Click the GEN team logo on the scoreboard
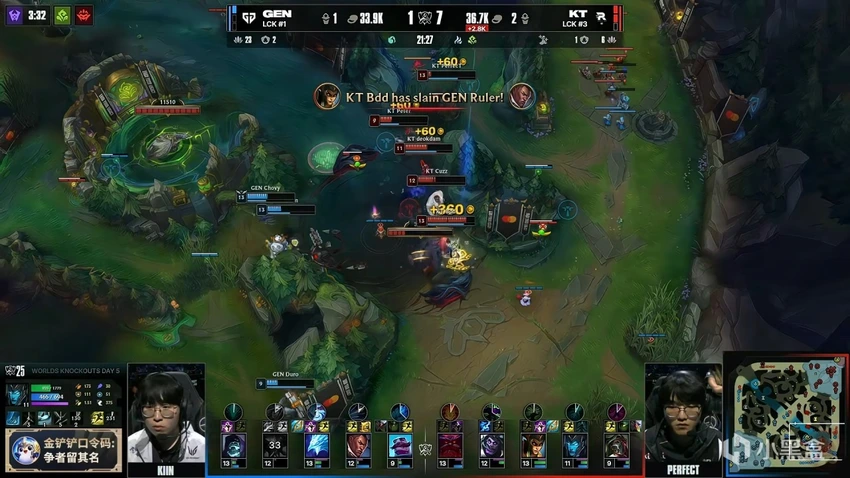The image size is (850, 478). (244, 17)
